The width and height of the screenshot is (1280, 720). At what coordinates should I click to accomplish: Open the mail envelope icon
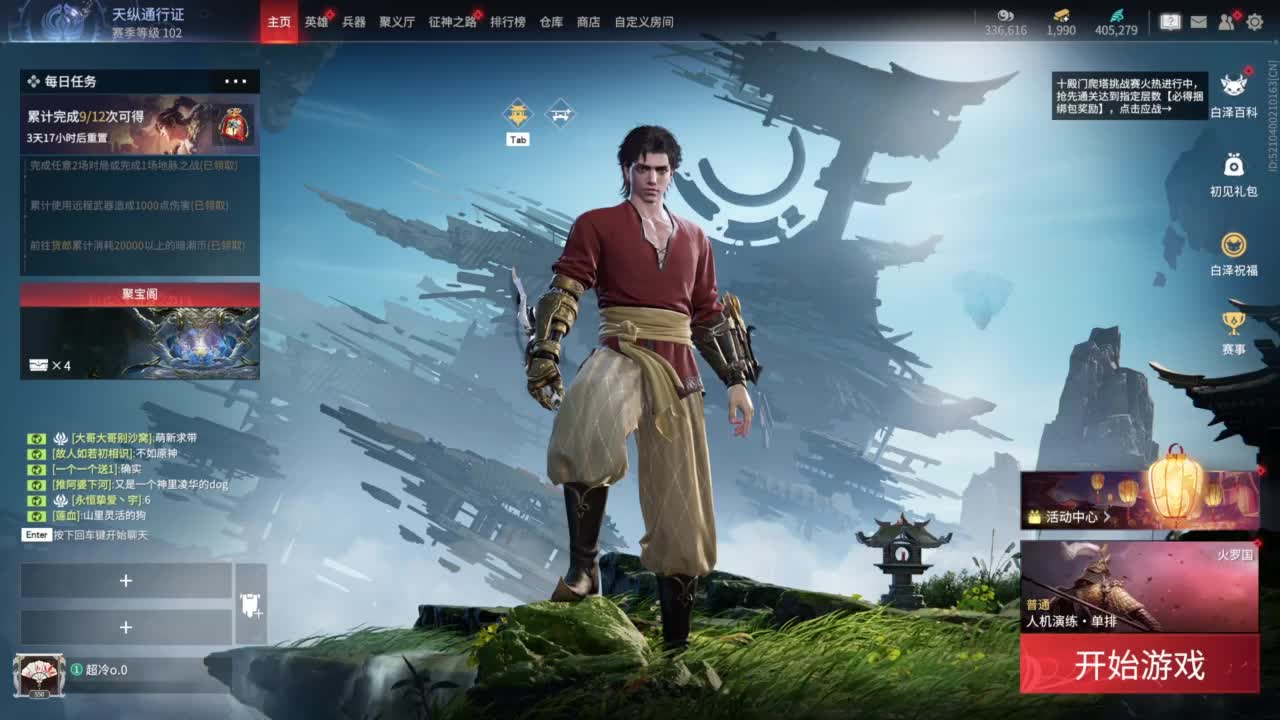point(1199,22)
